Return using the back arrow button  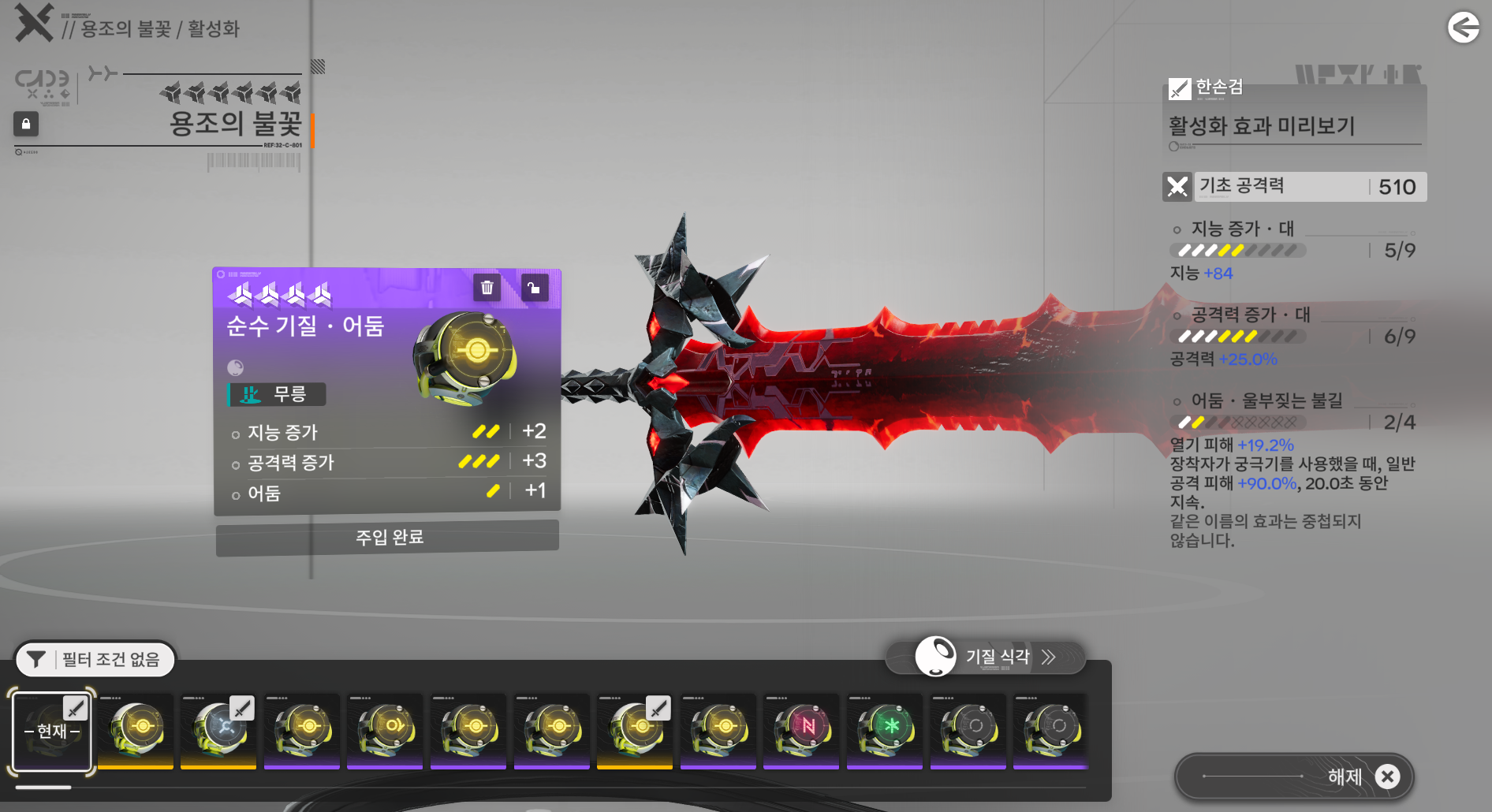[x=1464, y=28]
